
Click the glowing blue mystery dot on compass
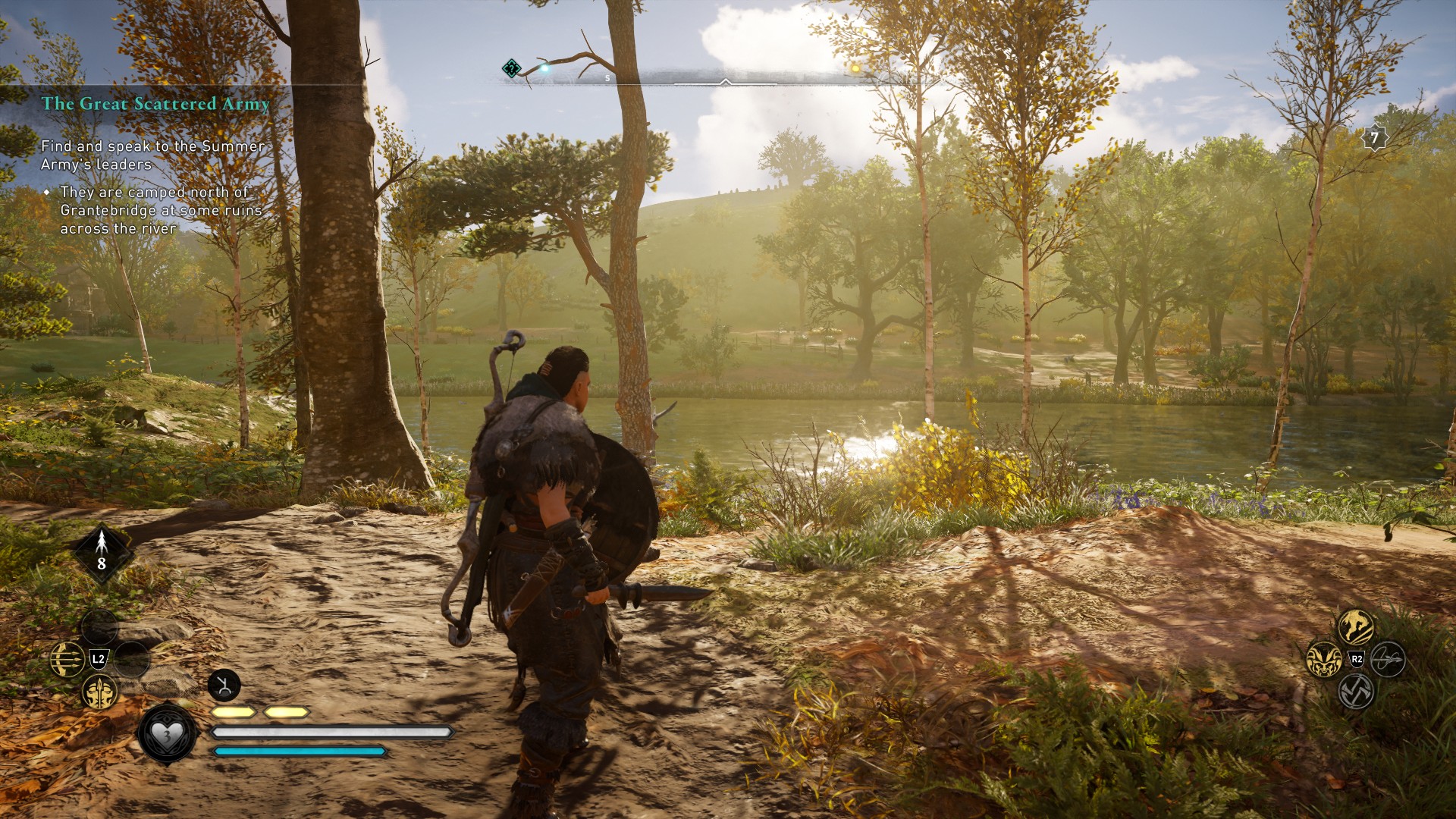click(x=544, y=69)
